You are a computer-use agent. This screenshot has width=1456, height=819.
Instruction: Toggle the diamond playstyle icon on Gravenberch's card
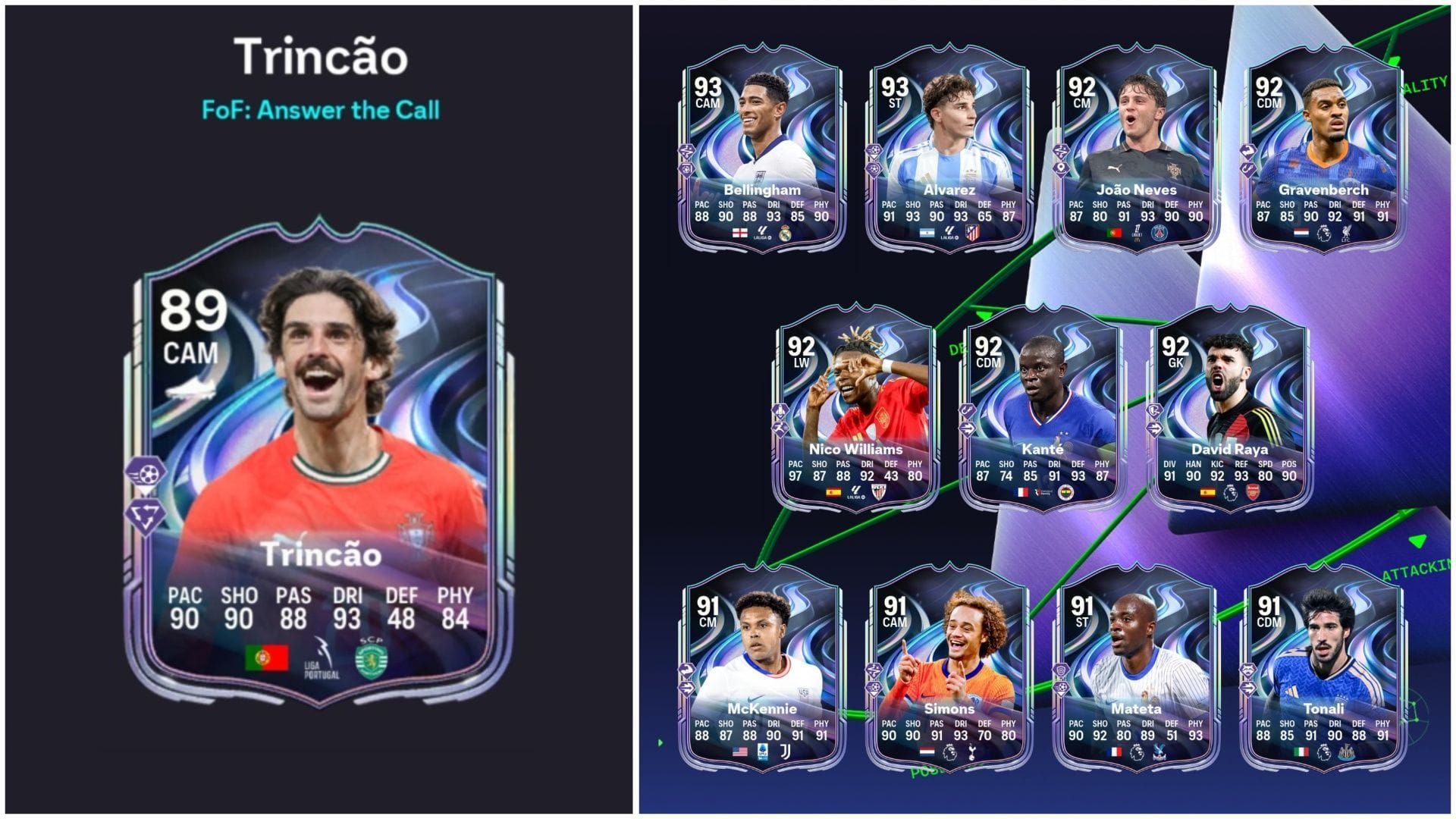(1248, 152)
